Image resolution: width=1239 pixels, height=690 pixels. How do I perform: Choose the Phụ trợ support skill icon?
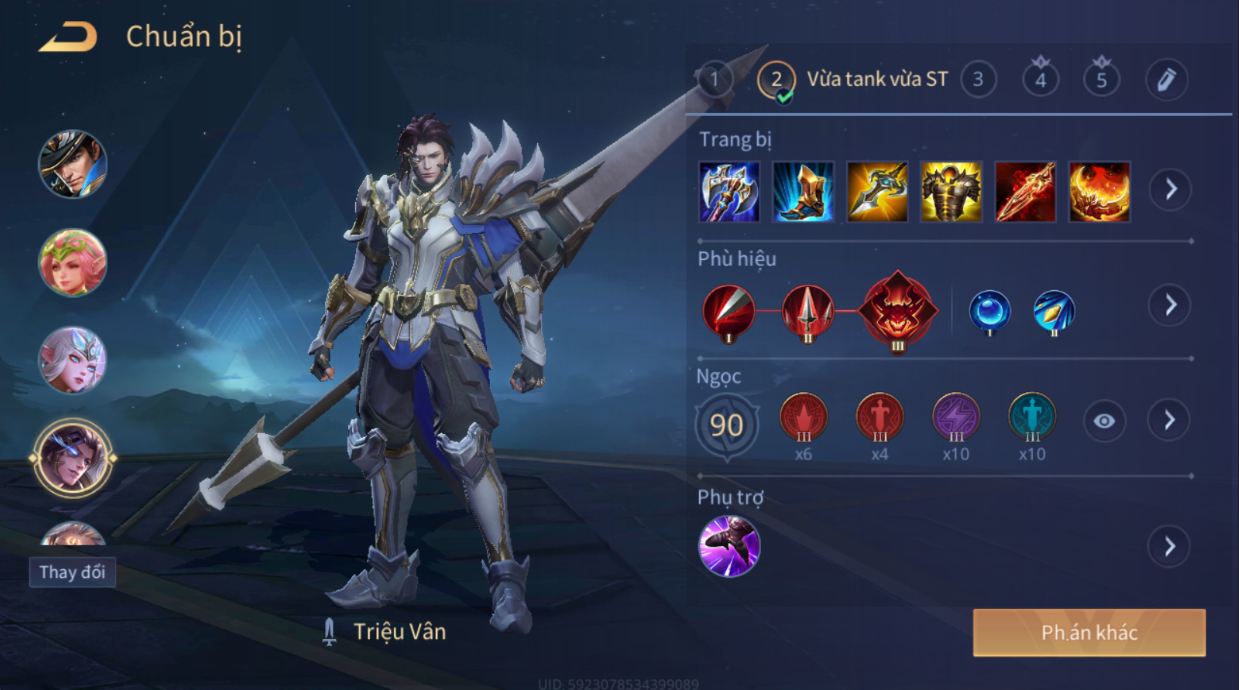tap(729, 546)
